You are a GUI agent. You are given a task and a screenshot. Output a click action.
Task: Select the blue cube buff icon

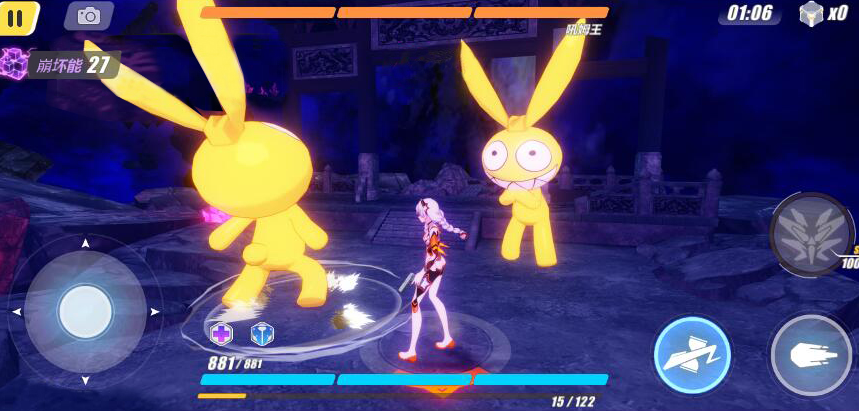[x=262, y=334]
